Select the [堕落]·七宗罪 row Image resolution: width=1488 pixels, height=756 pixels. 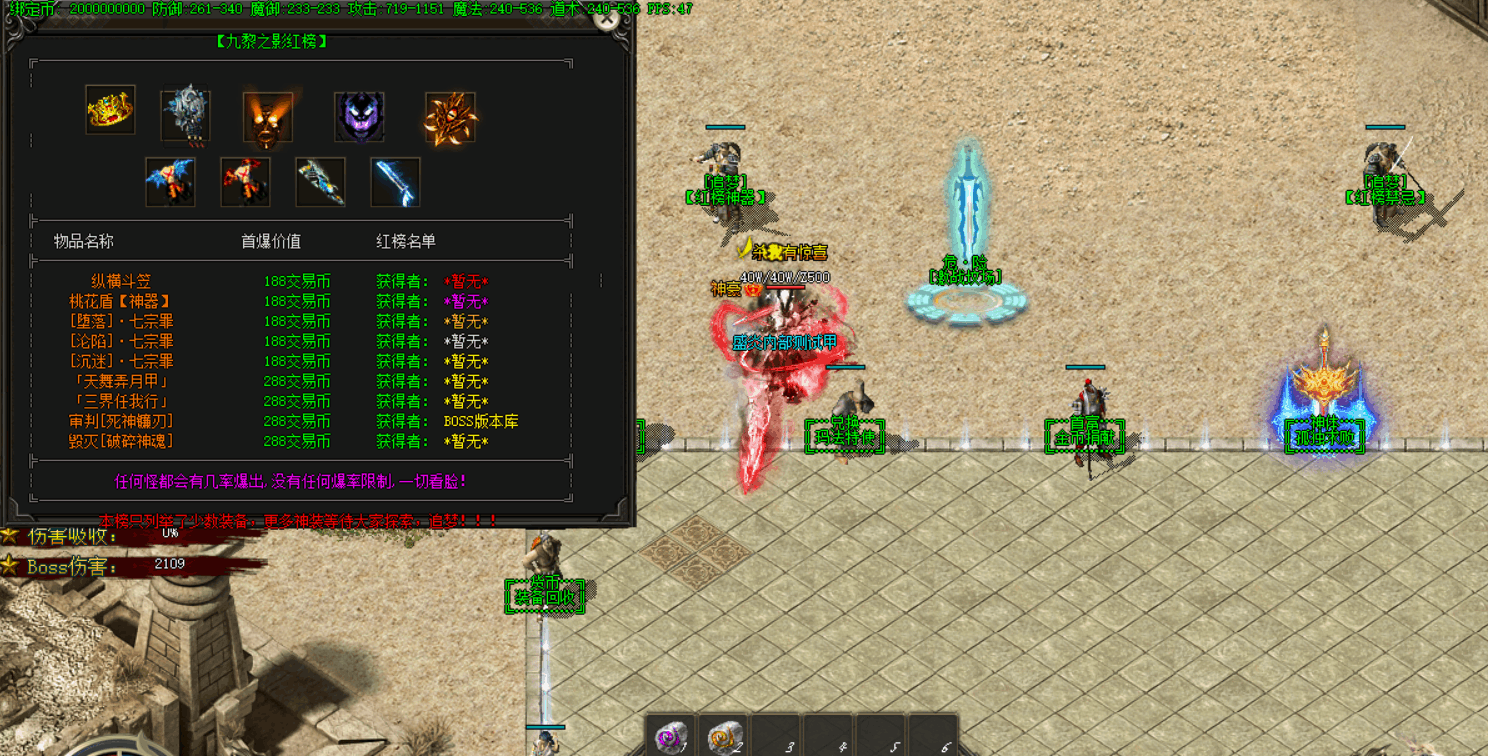tap(121, 322)
